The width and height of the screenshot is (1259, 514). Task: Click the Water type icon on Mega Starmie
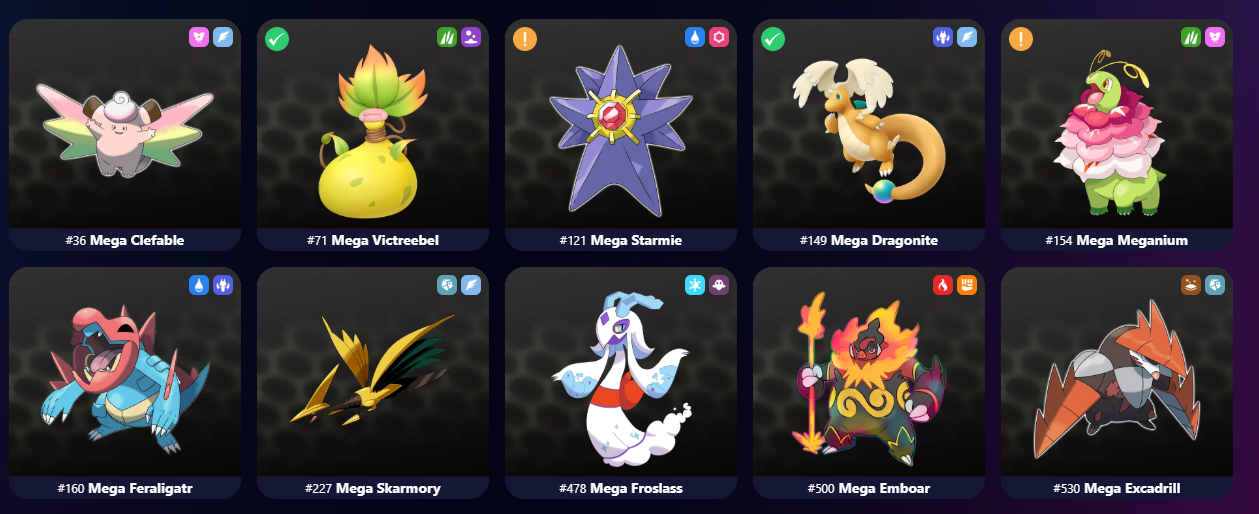pyautogui.click(x=695, y=37)
